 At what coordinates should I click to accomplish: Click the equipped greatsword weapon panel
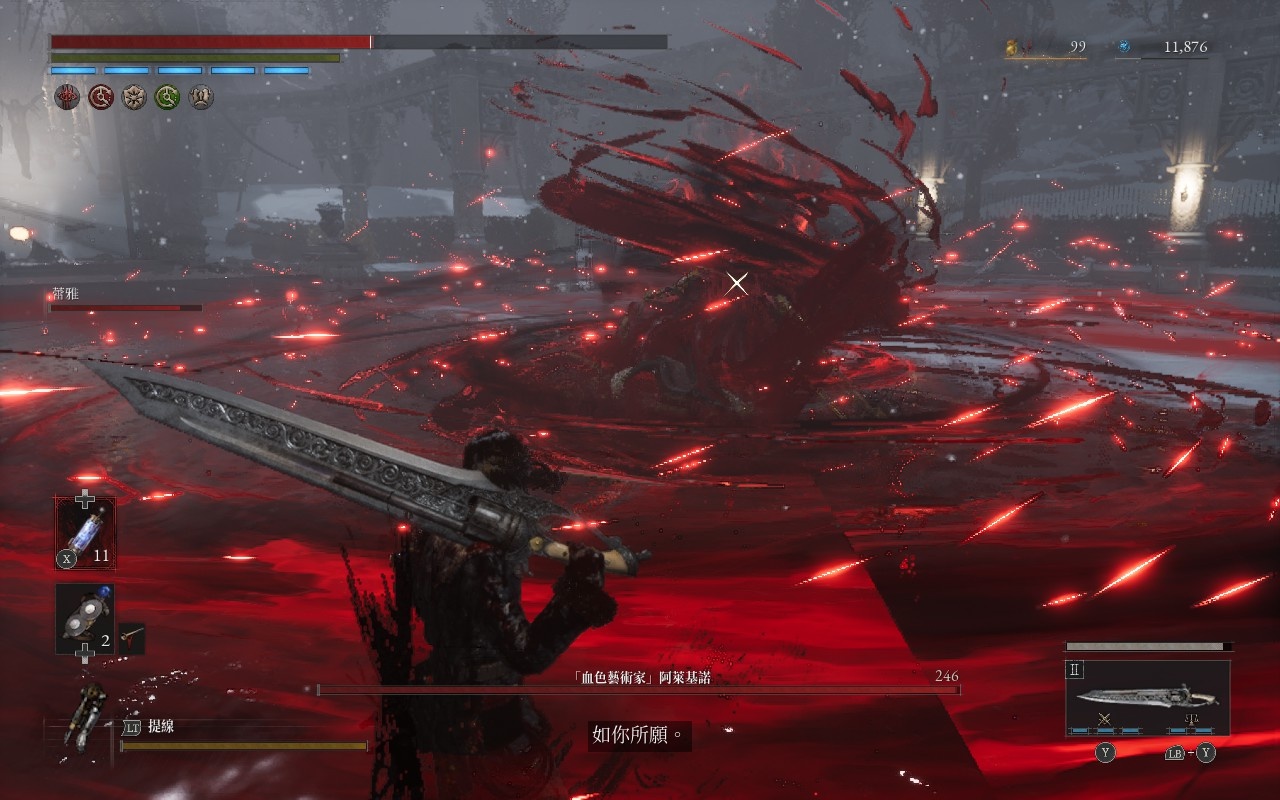click(1147, 697)
